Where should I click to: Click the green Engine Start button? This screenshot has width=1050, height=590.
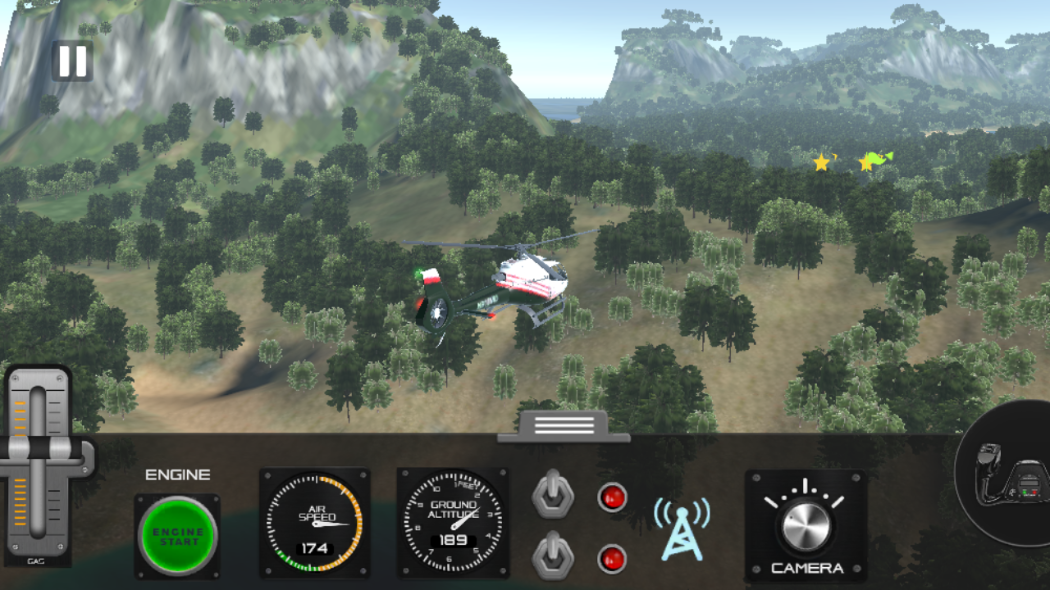tap(178, 536)
